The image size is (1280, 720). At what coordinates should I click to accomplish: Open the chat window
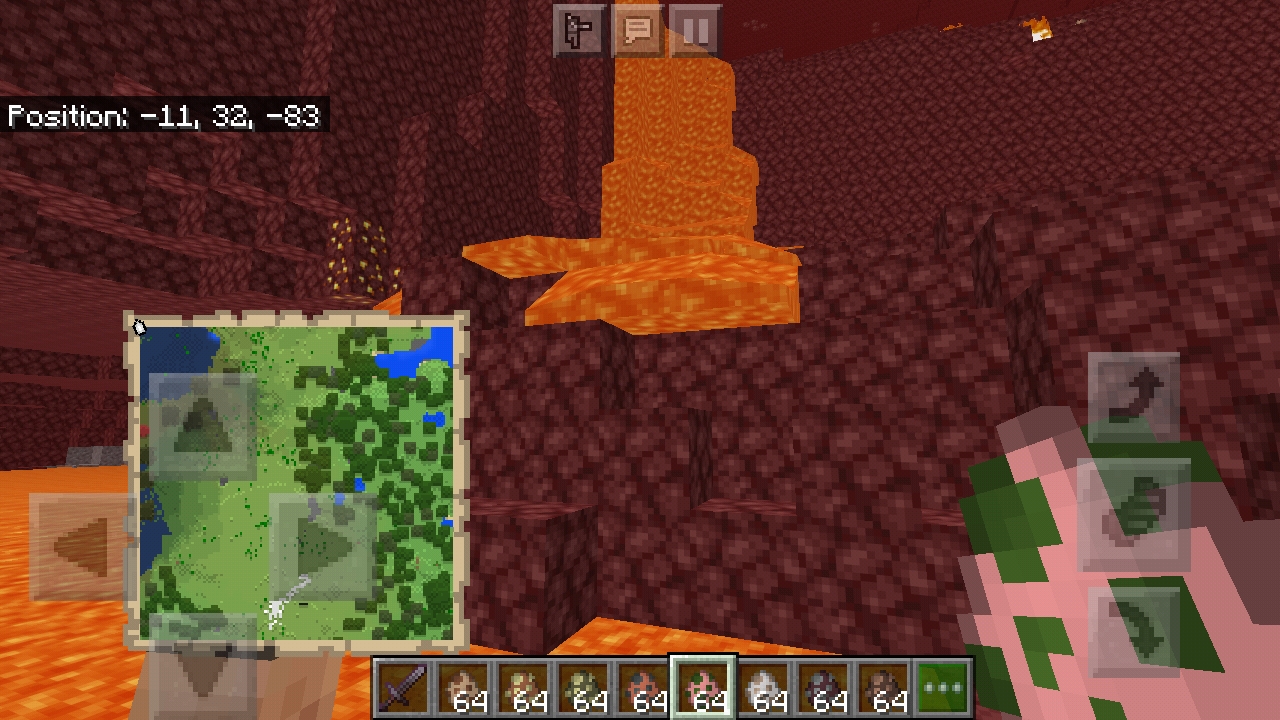tap(637, 31)
